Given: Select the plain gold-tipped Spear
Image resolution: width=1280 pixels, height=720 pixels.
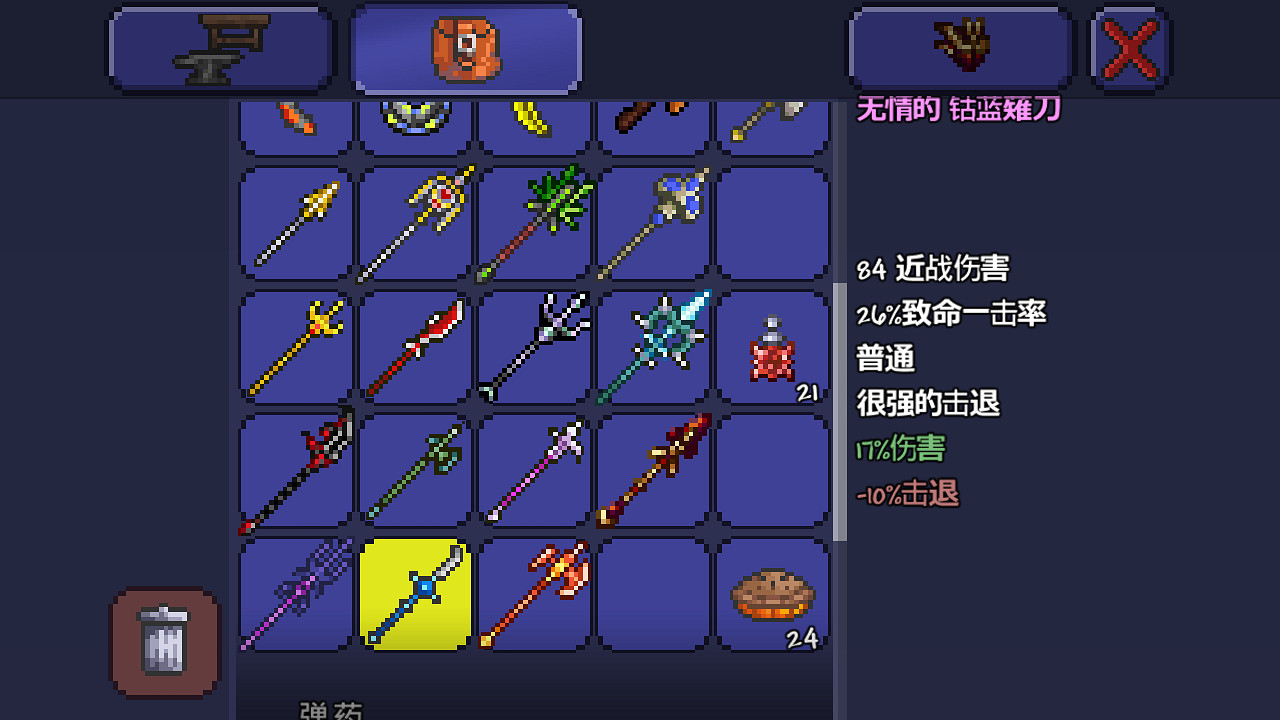Looking at the screenshot, I should click(295, 222).
